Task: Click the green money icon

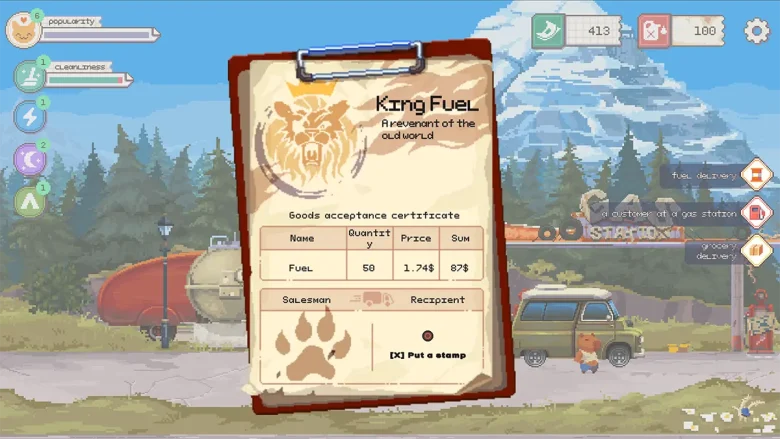Action: click(548, 30)
